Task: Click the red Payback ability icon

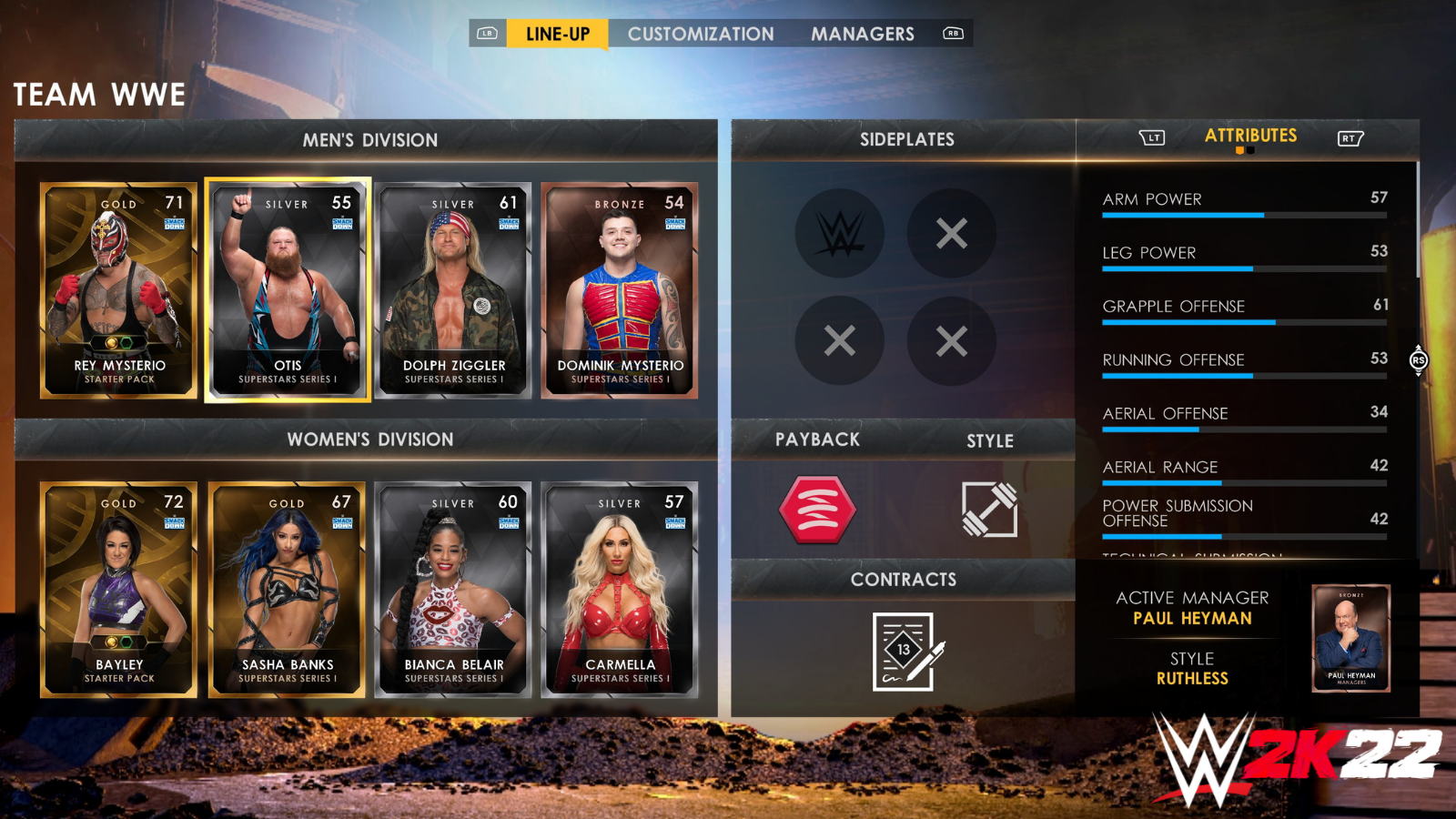Action: pos(817,510)
